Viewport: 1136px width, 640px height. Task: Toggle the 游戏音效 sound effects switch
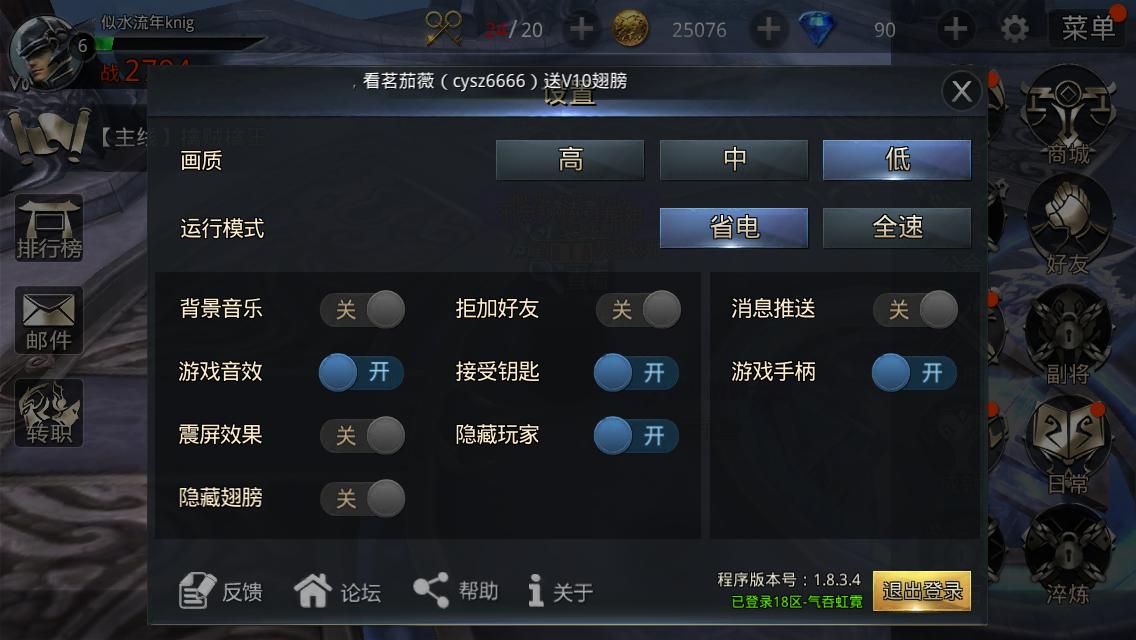pos(362,373)
